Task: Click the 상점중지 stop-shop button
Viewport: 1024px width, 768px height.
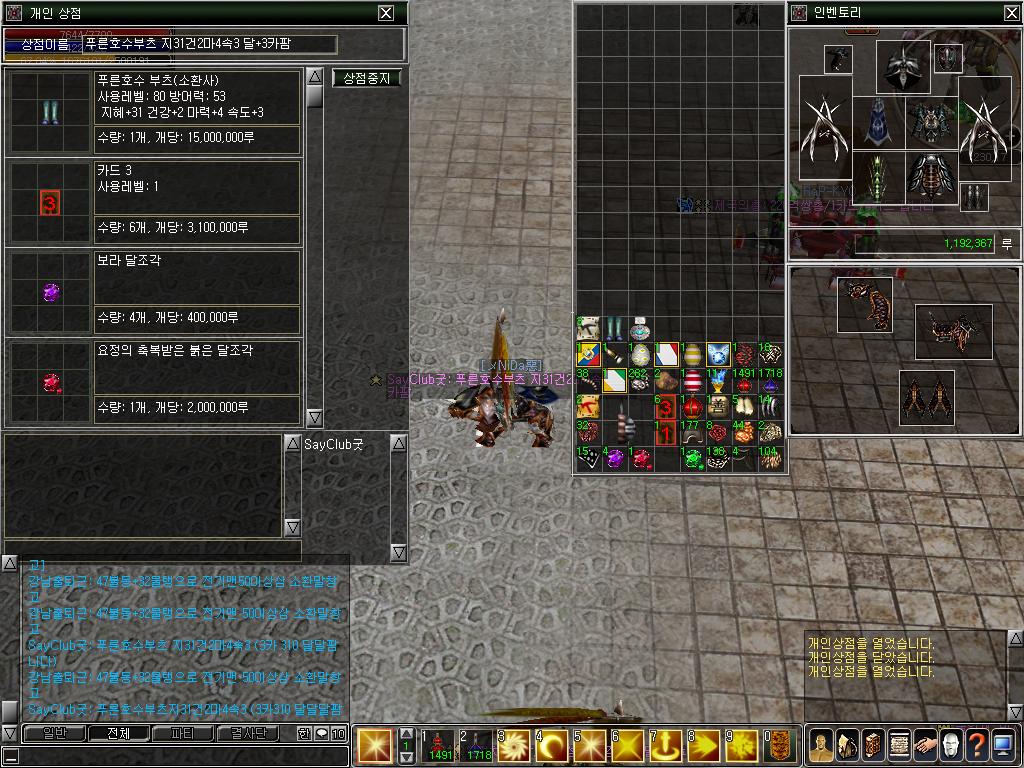Action: click(366, 78)
